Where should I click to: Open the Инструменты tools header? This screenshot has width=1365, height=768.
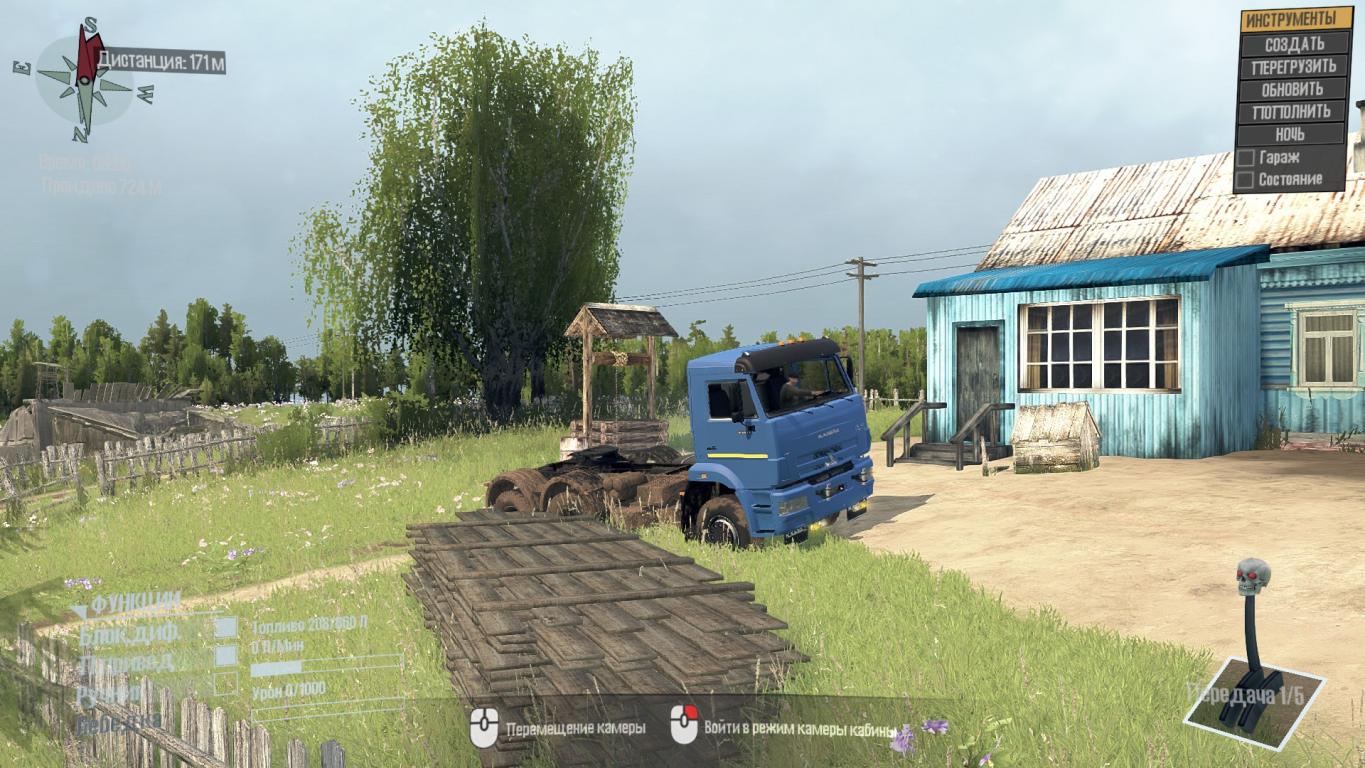(1294, 20)
